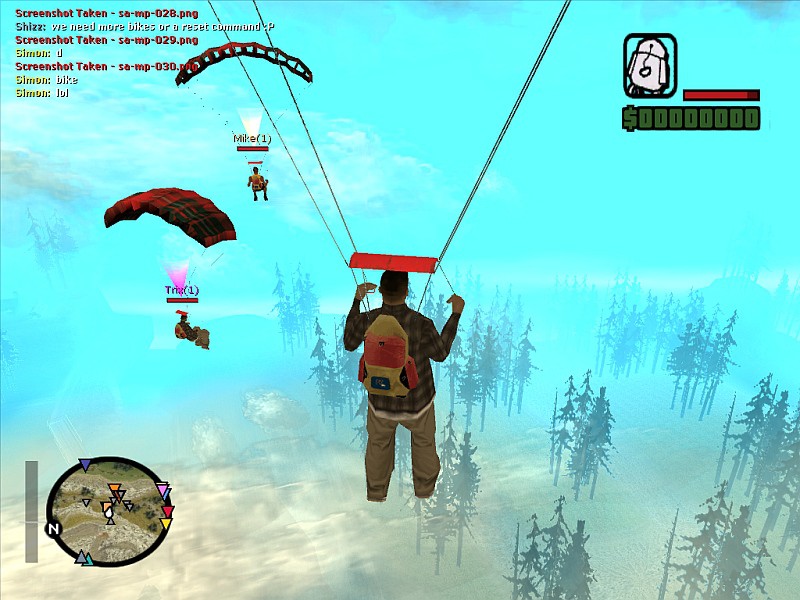Screen dimensions: 800x600
Task: Select the Mike(1) player nametag
Action: (x=252, y=138)
